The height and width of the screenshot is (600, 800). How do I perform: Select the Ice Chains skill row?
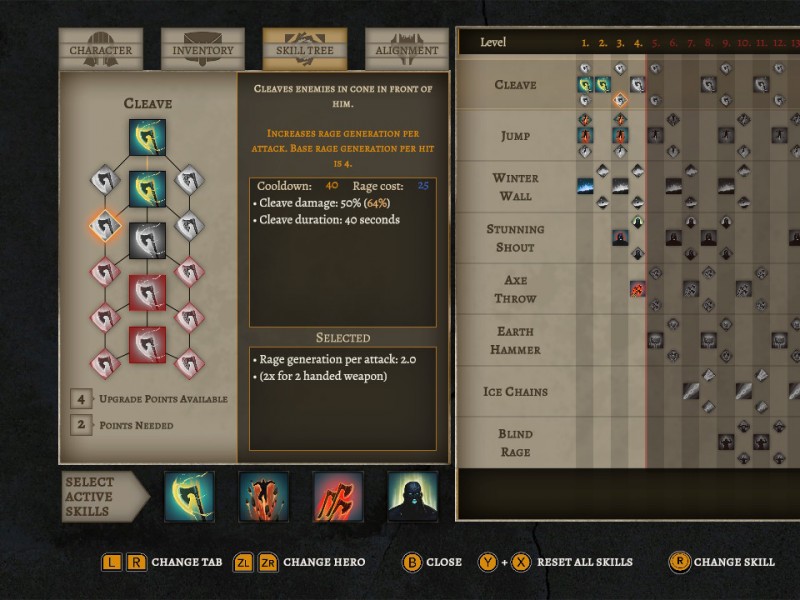(x=515, y=391)
